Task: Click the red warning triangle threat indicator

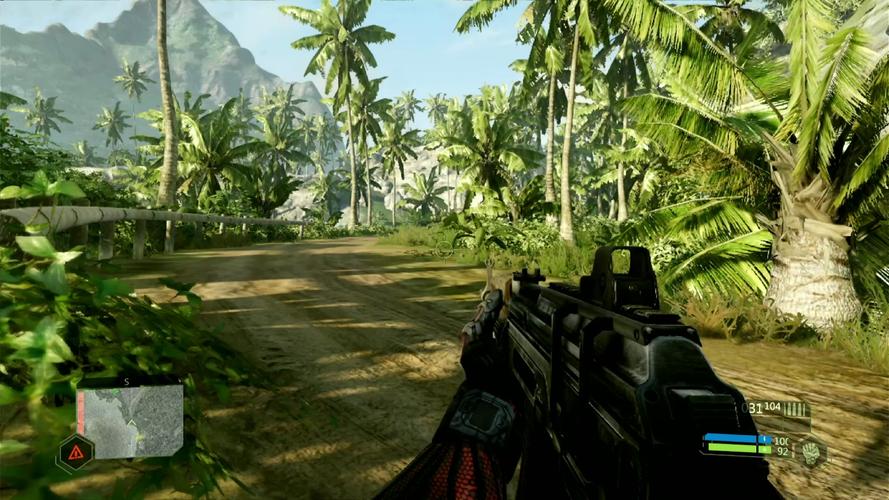Action: (75, 453)
